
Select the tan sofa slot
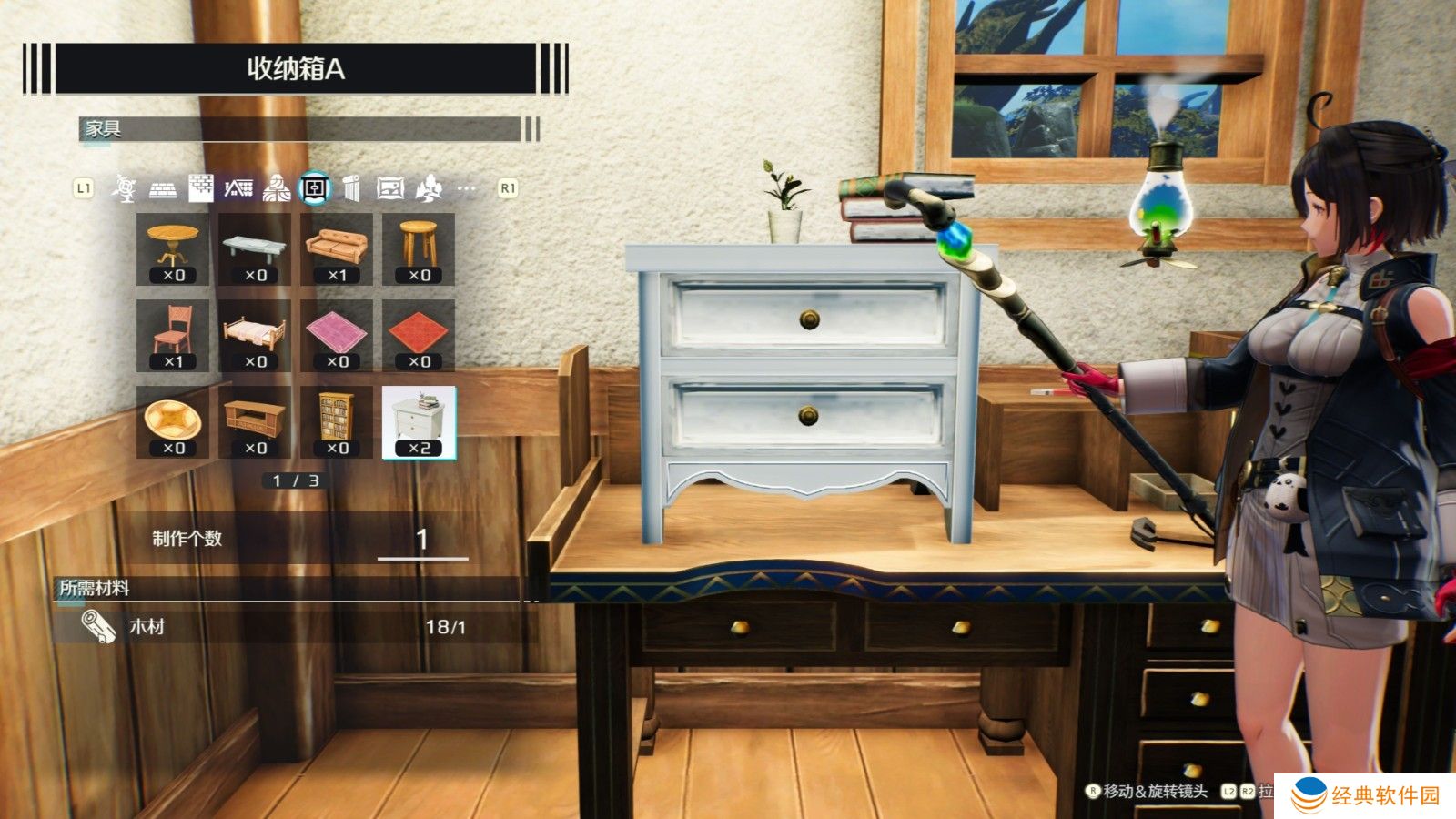point(337,248)
